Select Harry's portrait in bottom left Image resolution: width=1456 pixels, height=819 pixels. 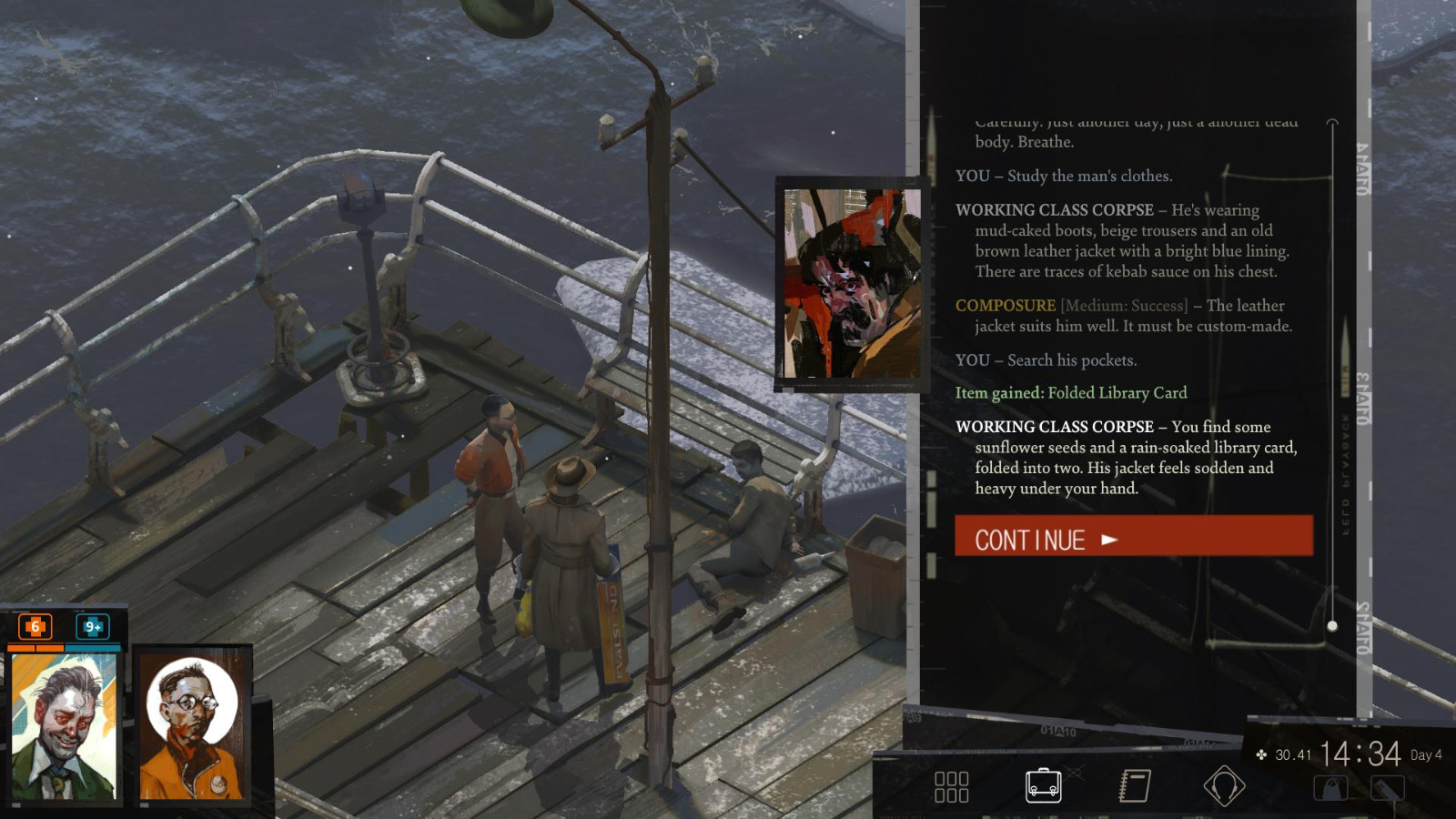64,728
